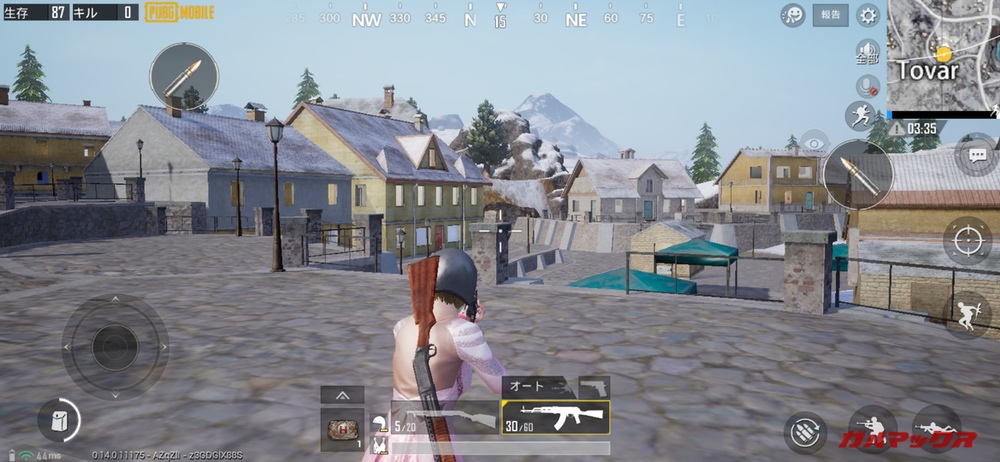Viewport: 1000px width, 462px height.
Task: Toggle the 全部 speaker voice channel
Action: tap(867, 53)
